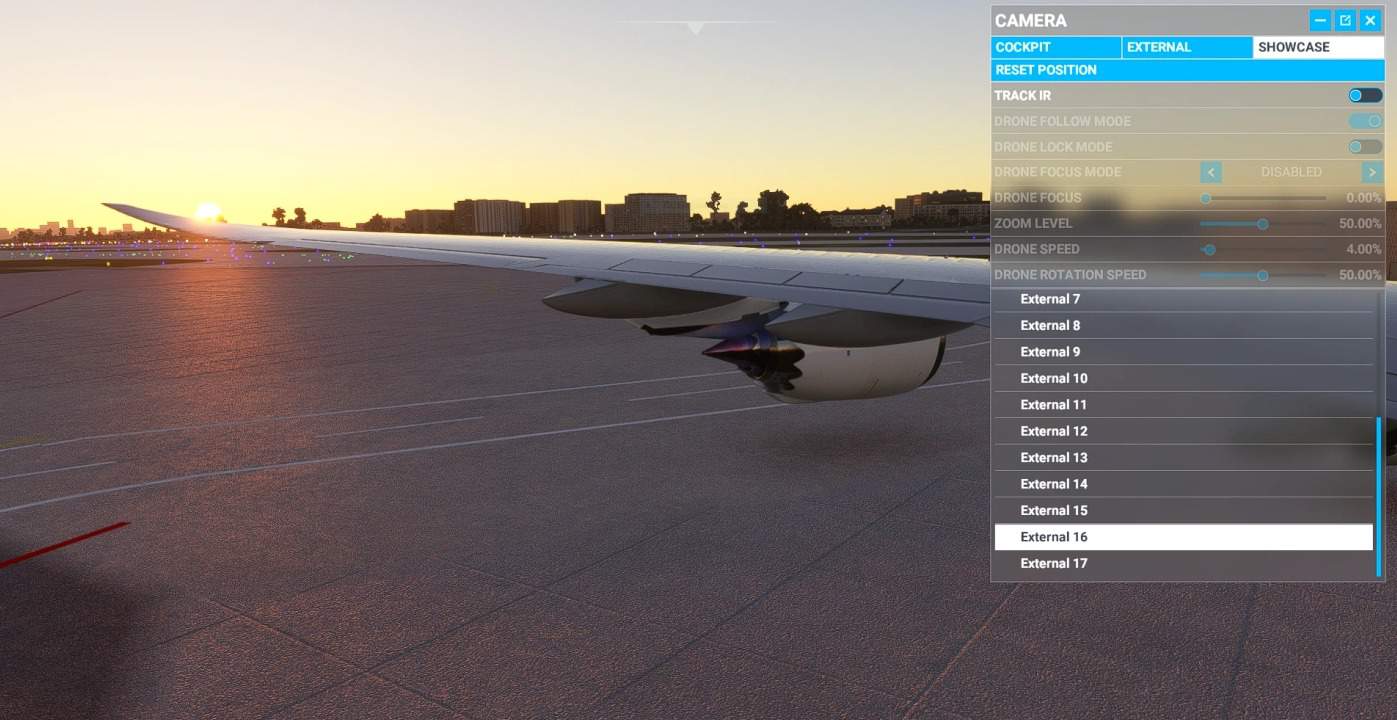Click the highlighted External 16 entry

[1183, 537]
